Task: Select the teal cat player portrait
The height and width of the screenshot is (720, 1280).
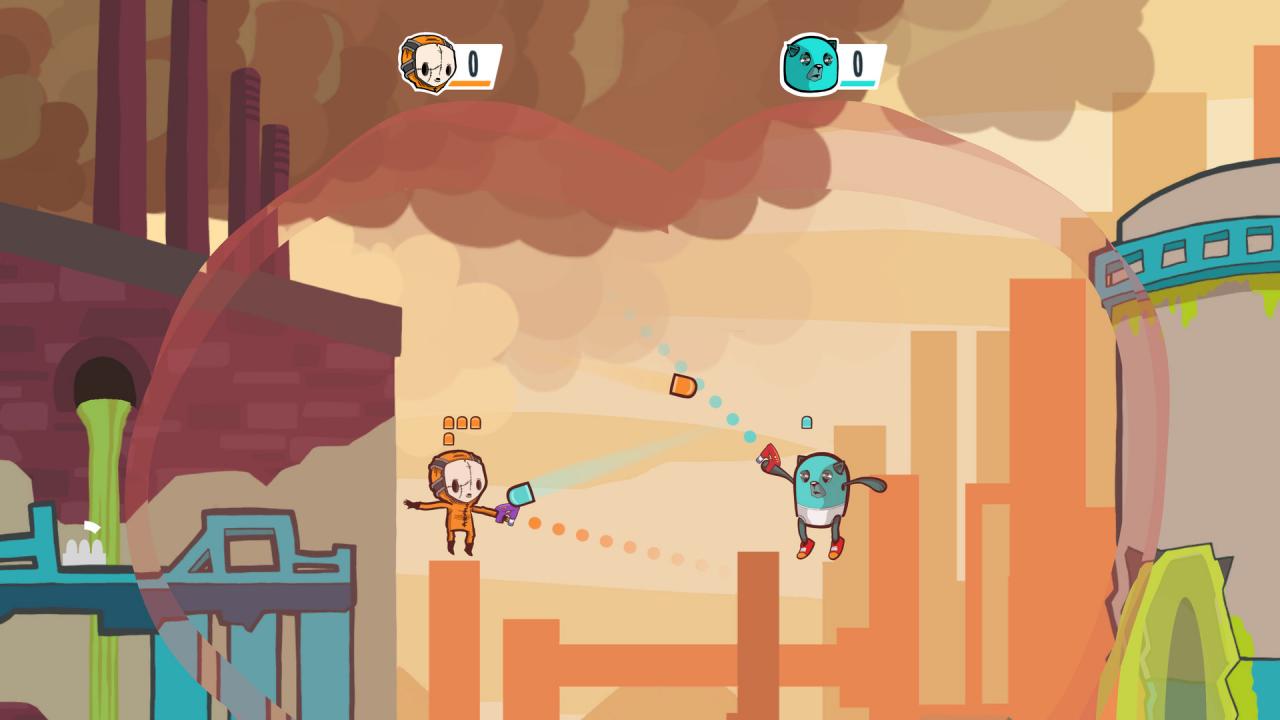Action: click(x=809, y=66)
